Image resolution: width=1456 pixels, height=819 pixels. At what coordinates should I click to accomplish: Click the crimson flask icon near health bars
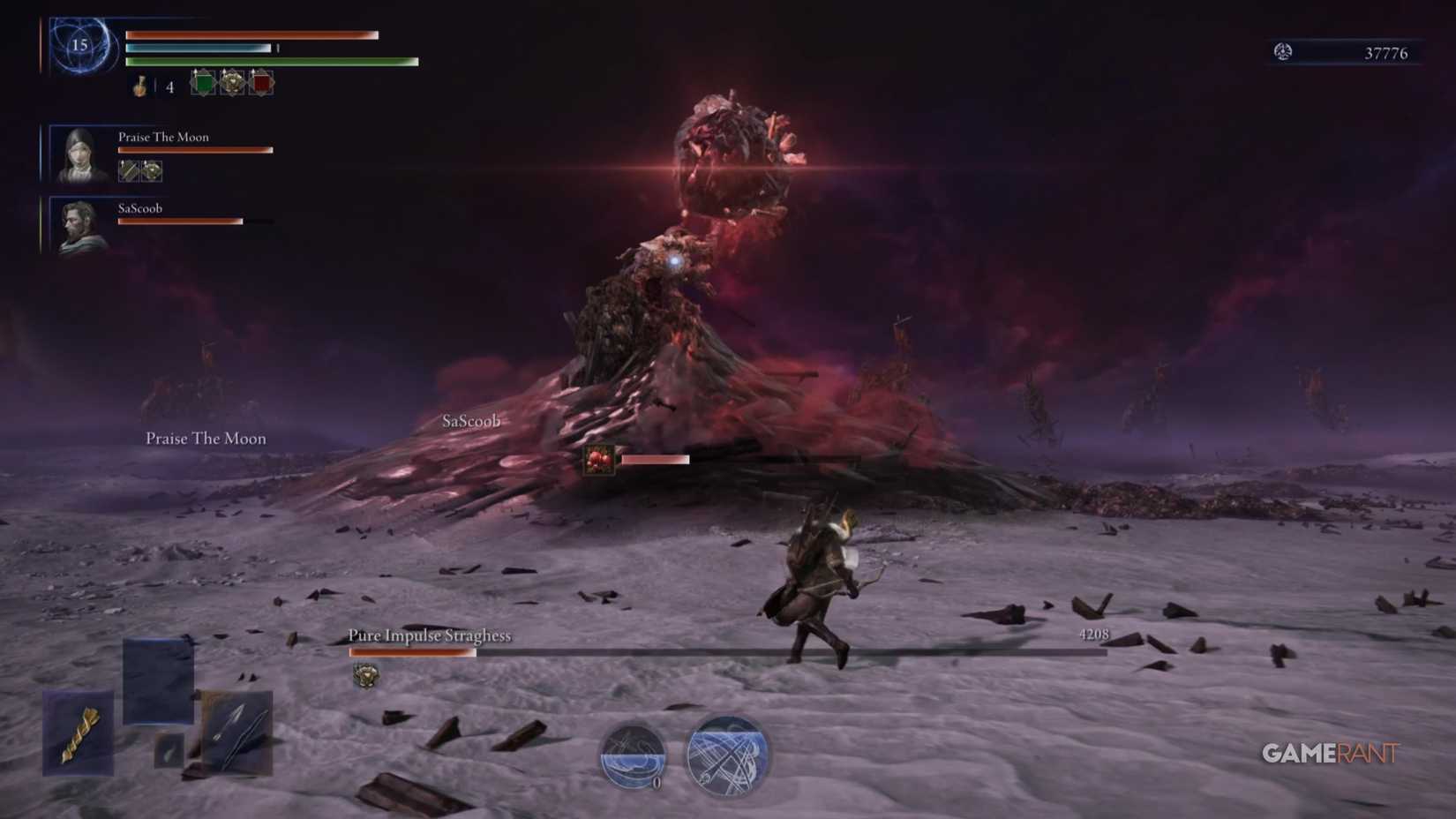[138, 86]
